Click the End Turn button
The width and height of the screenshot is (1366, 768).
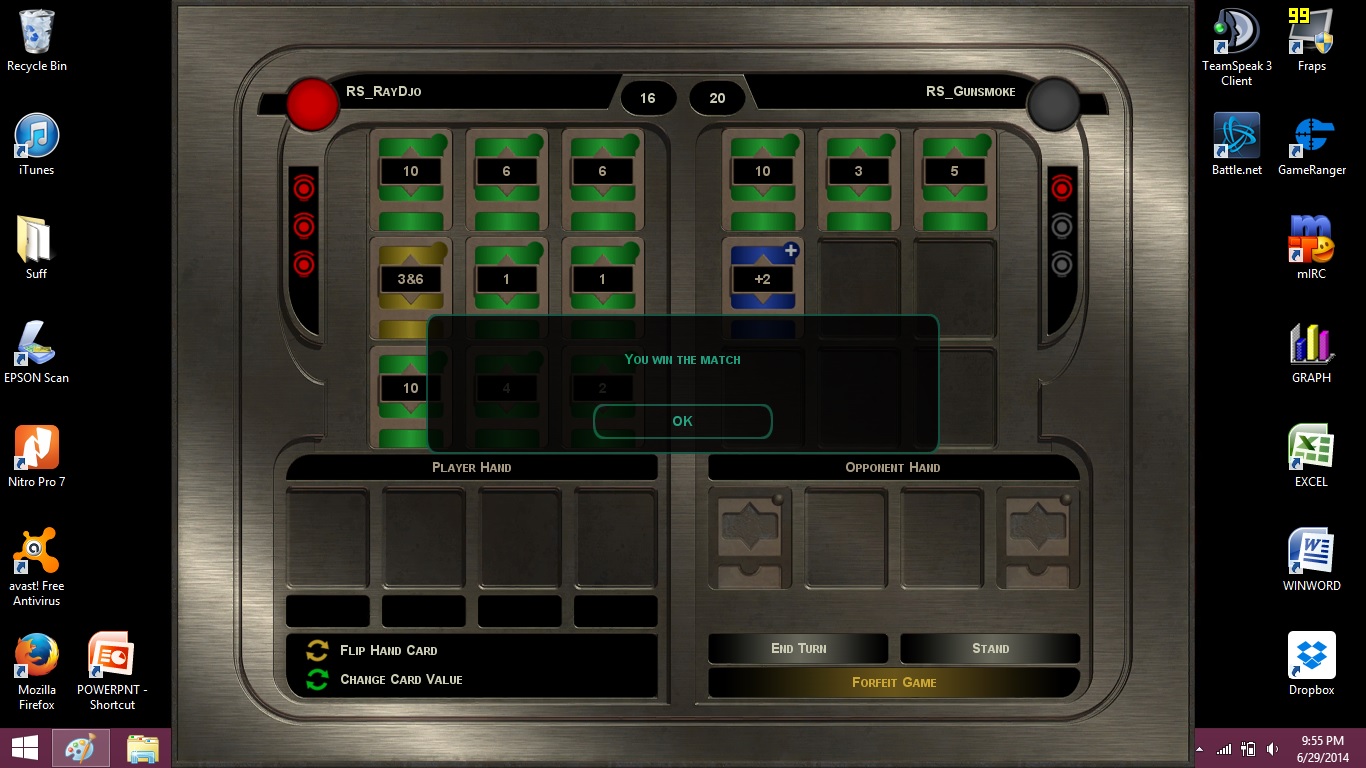pos(798,648)
